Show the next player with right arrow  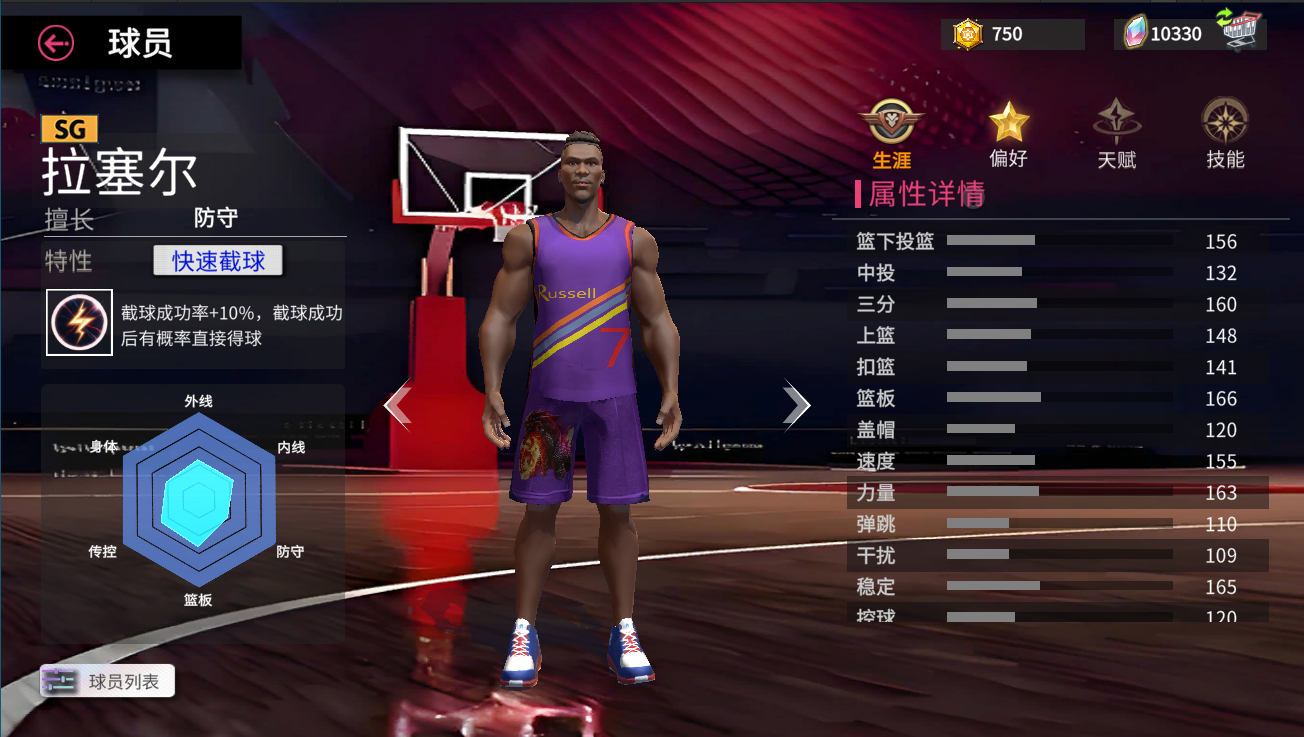[796, 405]
